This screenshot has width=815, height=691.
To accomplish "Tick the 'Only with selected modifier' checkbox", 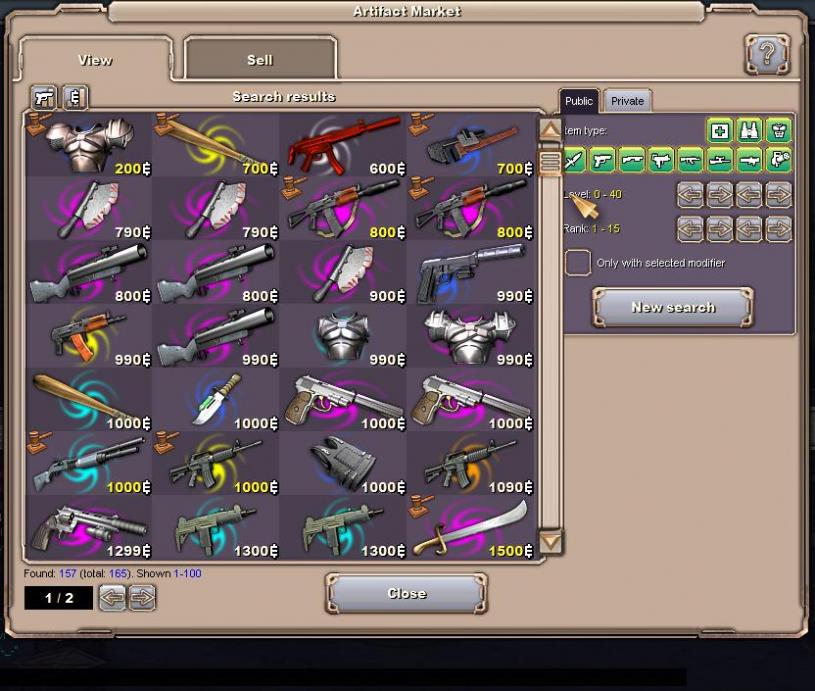I will pos(577,263).
